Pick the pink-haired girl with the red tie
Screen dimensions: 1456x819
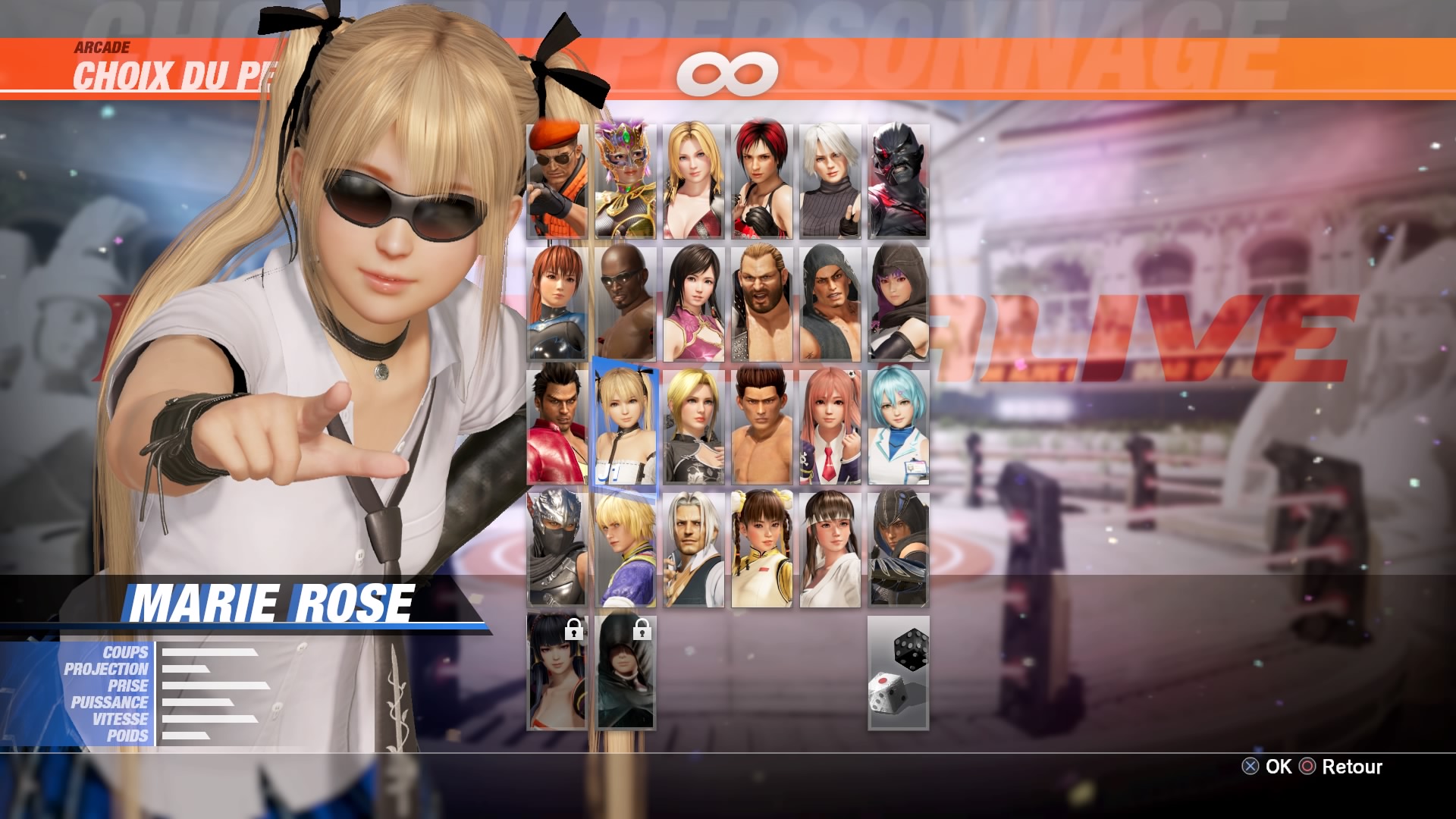(x=830, y=426)
